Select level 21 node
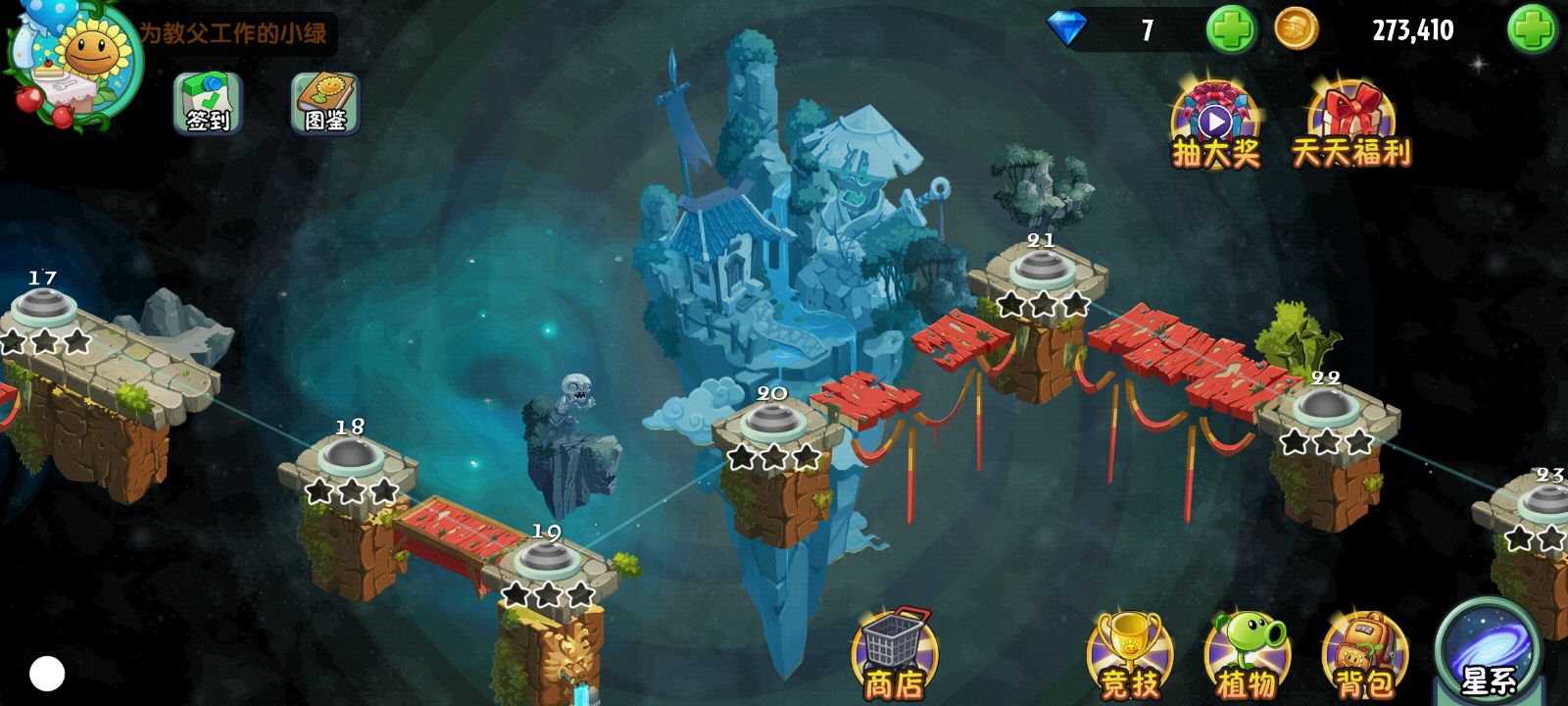1568x706 pixels. click(1041, 269)
